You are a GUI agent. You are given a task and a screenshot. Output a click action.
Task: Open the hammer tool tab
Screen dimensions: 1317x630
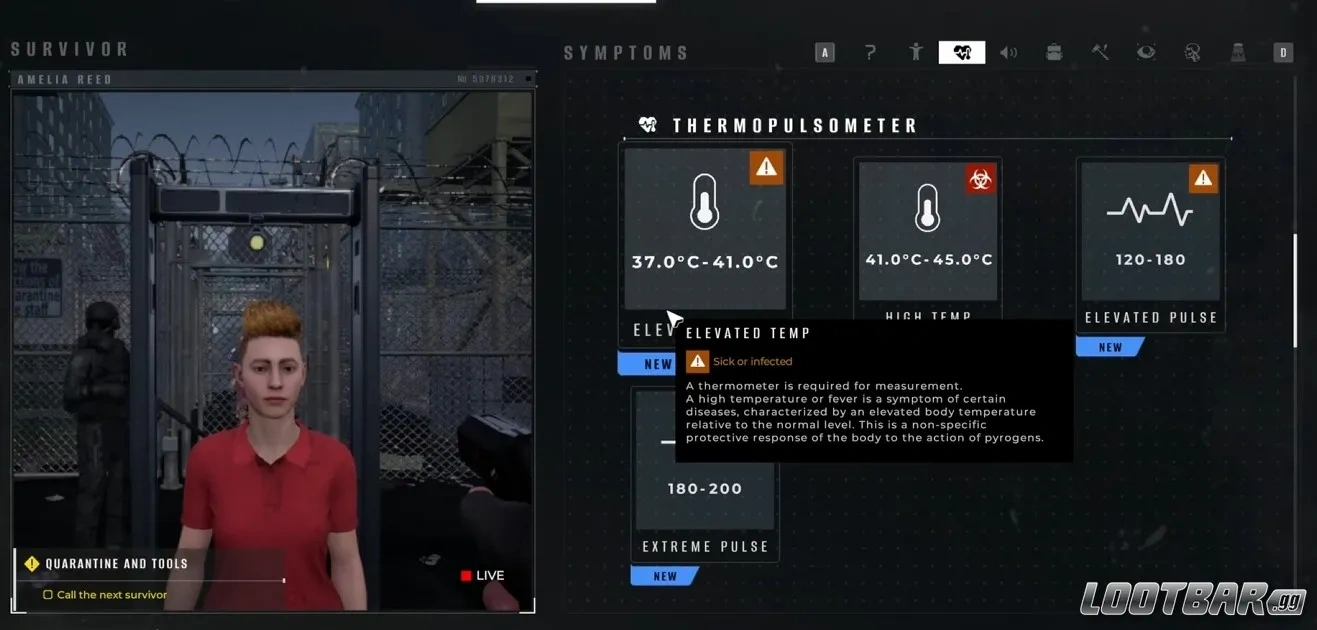(x=1100, y=53)
